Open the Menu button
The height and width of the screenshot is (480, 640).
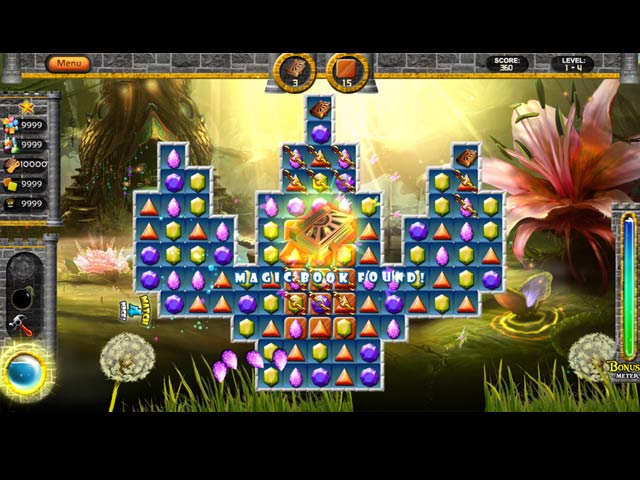point(68,64)
